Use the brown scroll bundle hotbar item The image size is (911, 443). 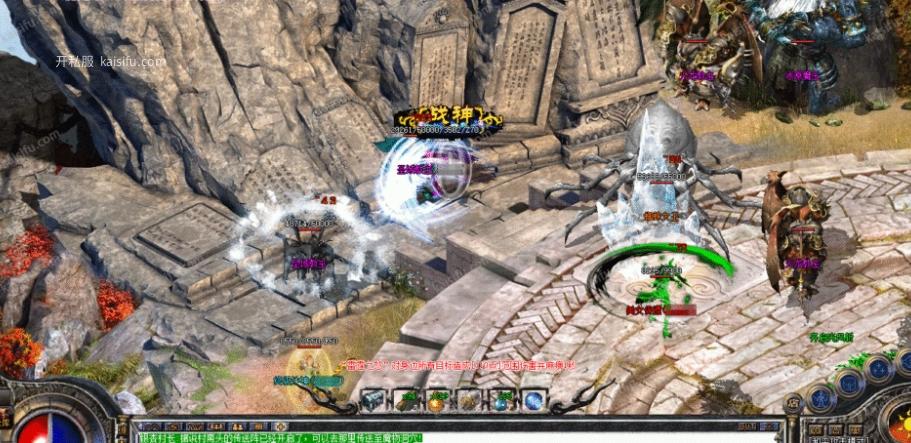point(406,399)
